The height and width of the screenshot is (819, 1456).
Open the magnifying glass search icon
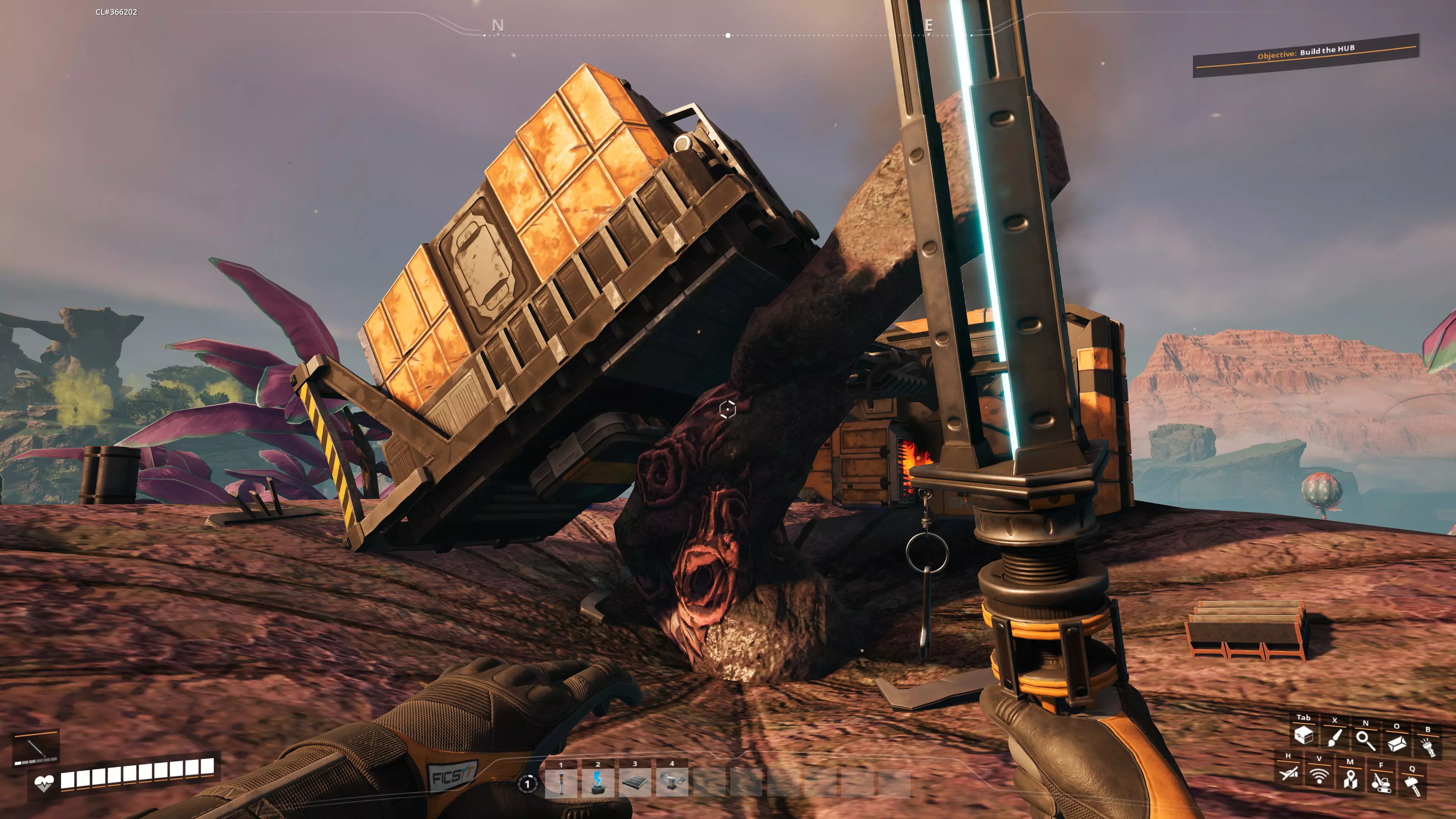1365,741
